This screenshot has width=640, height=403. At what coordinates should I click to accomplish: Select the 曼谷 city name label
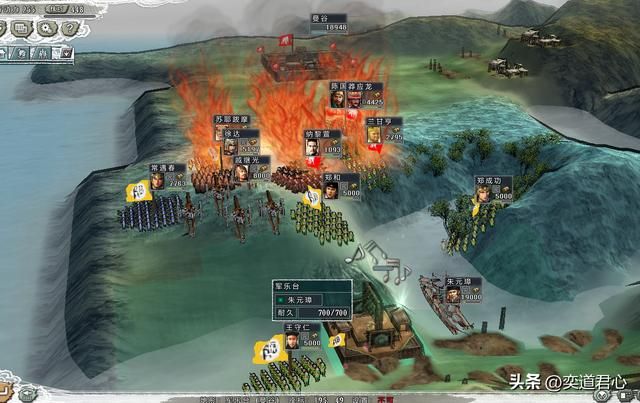tap(336, 18)
